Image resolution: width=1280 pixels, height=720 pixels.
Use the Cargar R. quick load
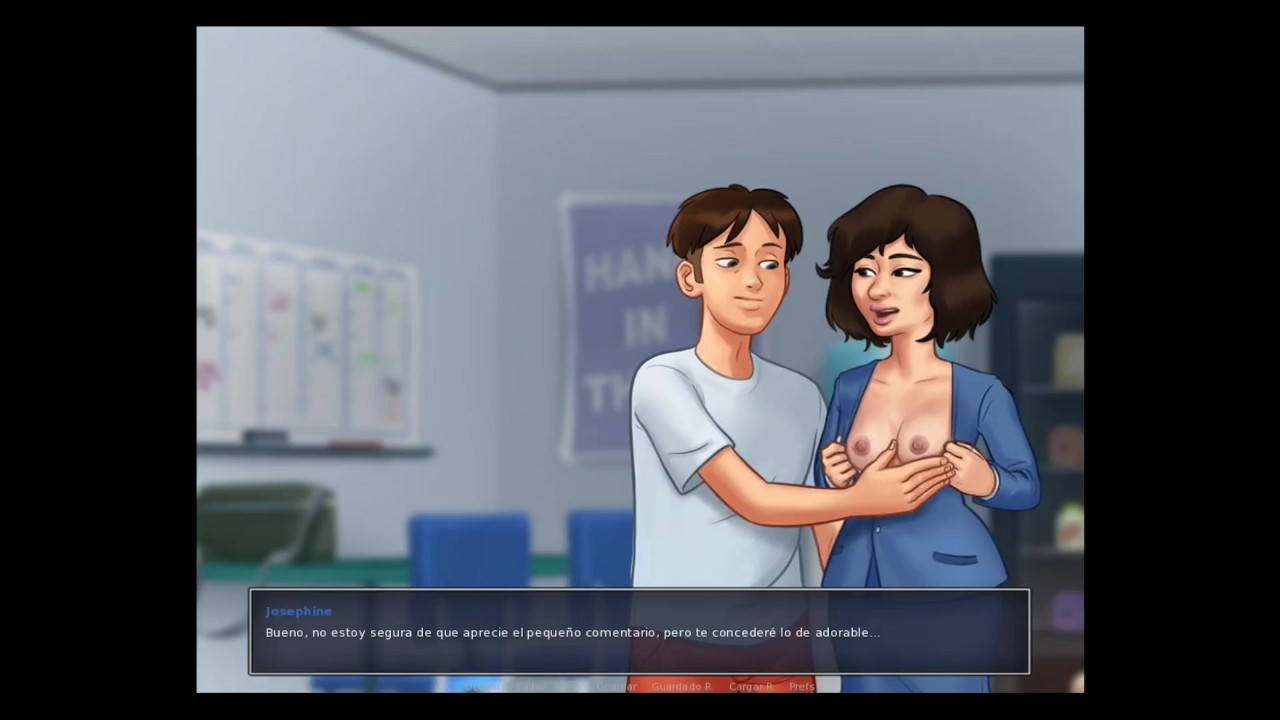coord(751,687)
